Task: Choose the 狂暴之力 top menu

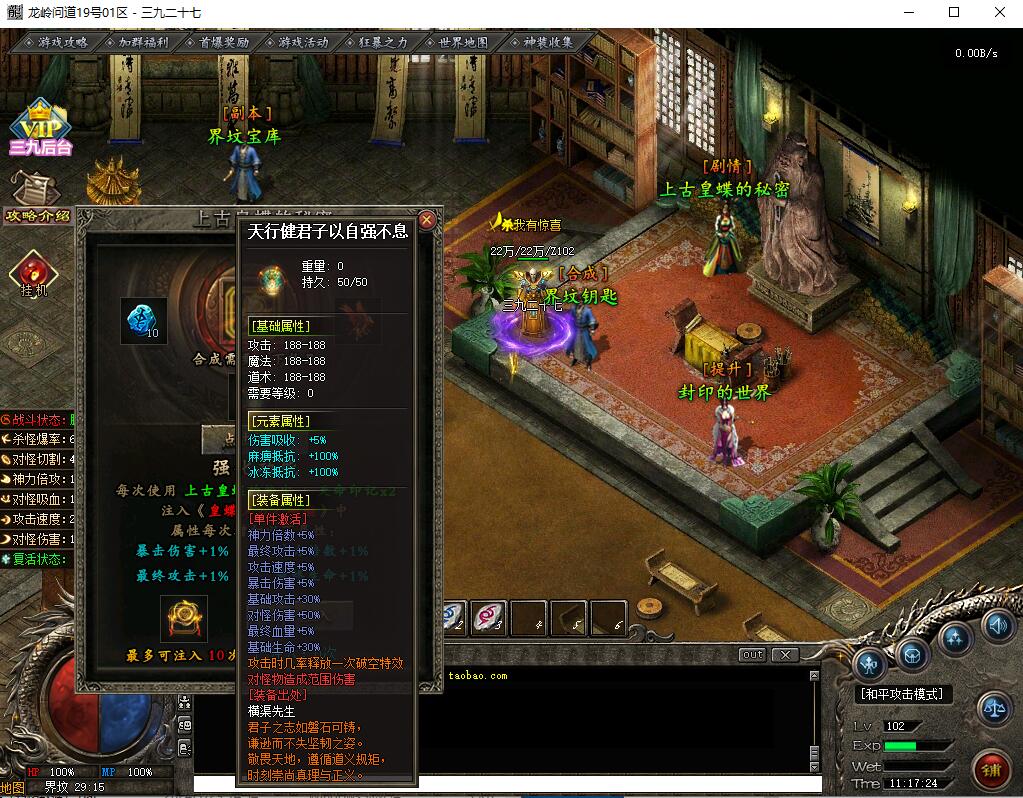Action: 383,43
